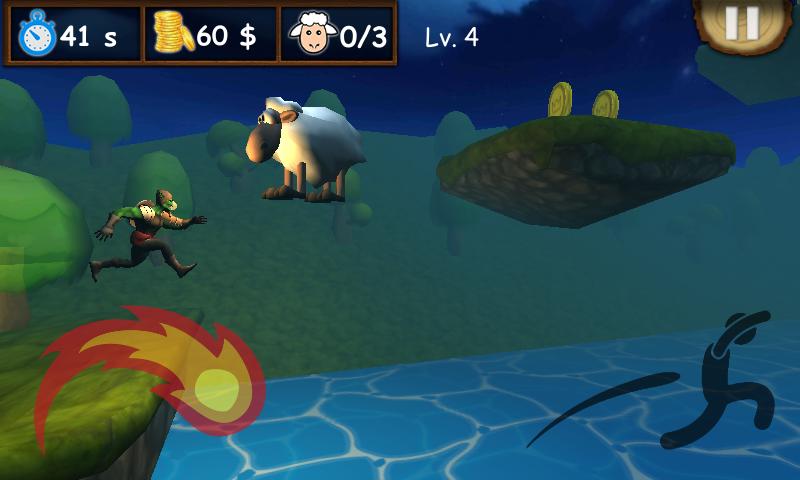Pause the game with the wooden button

(x=742, y=22)
